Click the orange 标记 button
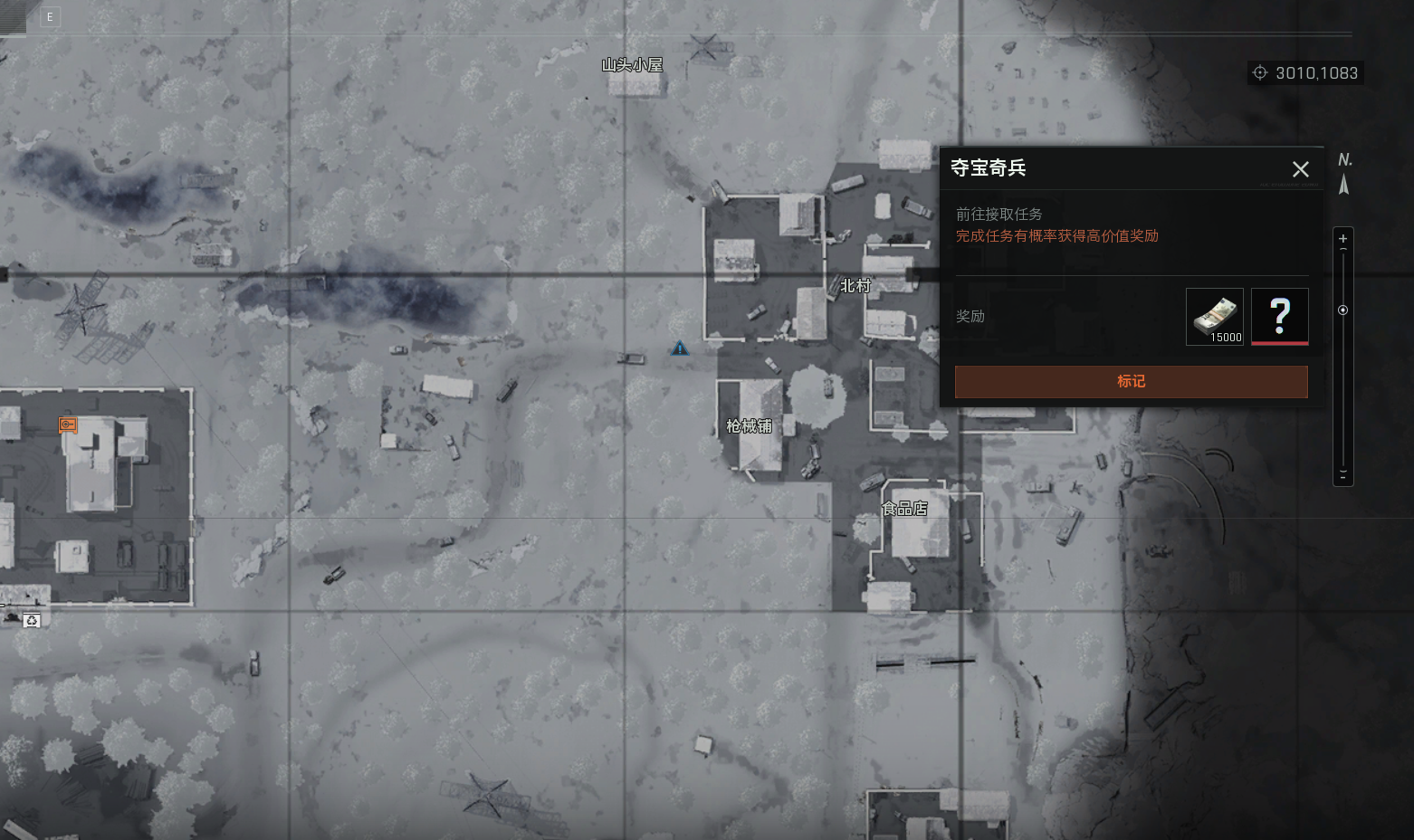 click(1131, 381)
